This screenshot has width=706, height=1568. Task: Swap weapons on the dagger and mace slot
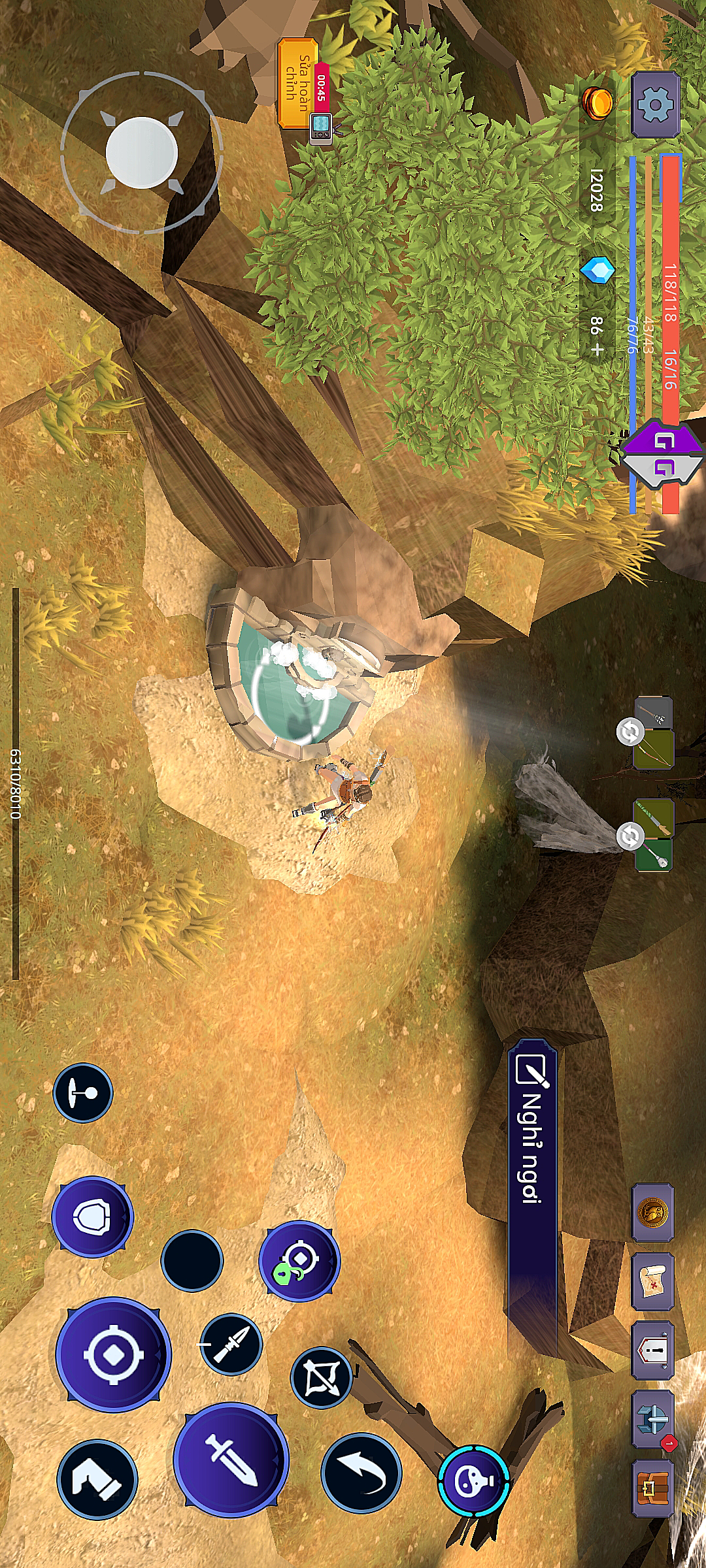click(630, 836)
